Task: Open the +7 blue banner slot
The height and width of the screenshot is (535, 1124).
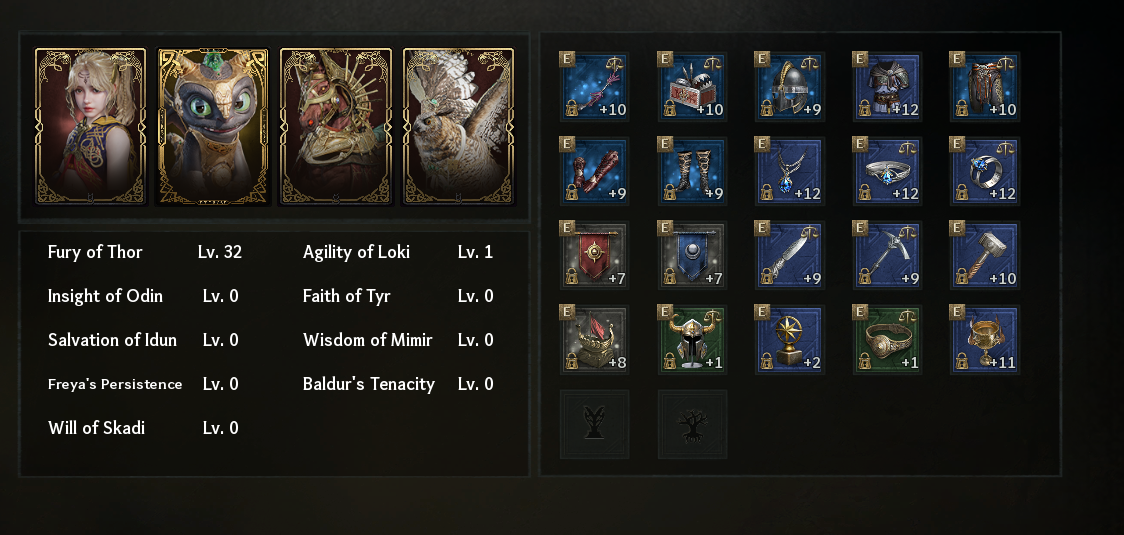Action: tap(692, 255)
